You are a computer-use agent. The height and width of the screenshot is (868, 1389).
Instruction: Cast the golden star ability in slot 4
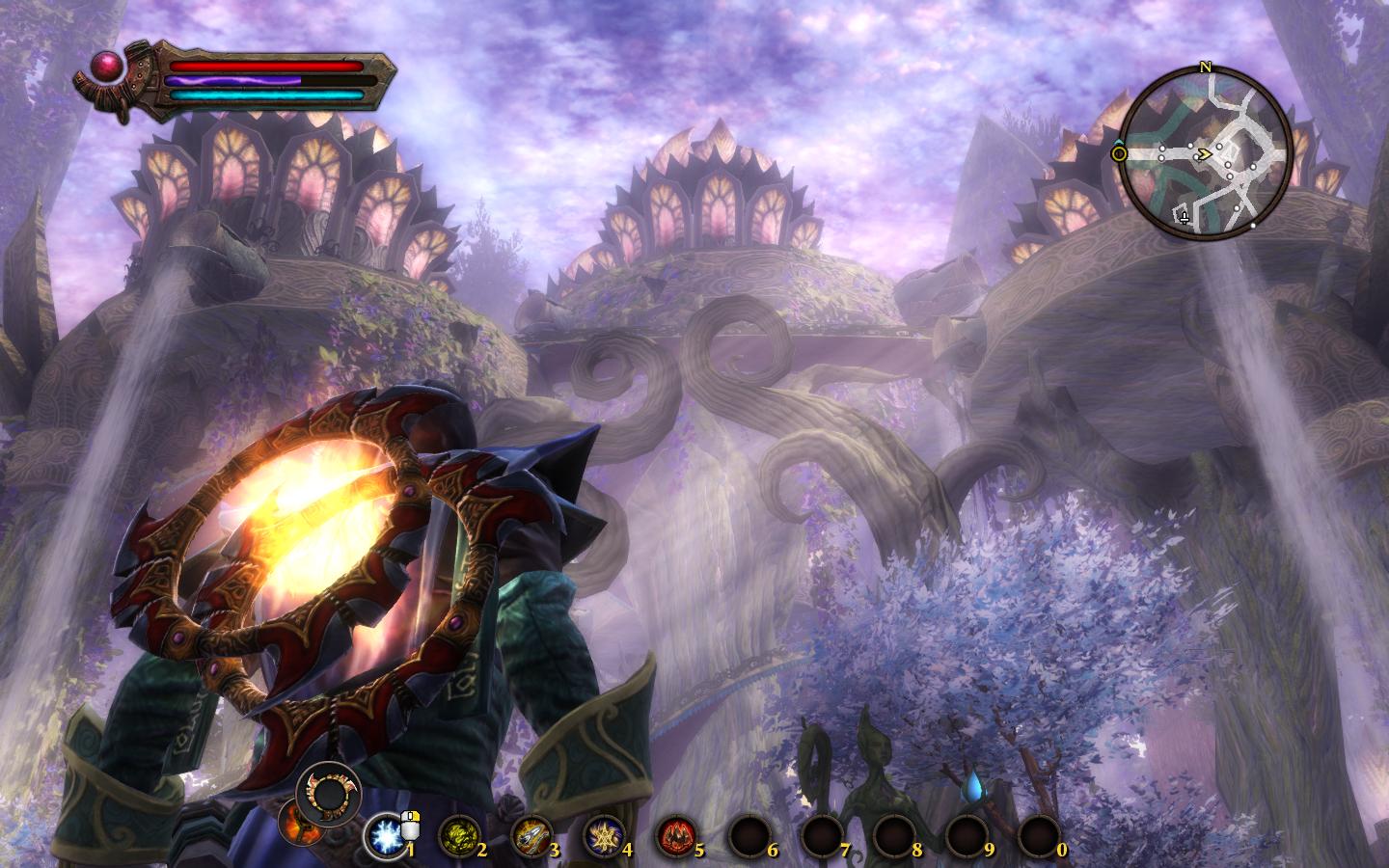[x=602, y=835]
